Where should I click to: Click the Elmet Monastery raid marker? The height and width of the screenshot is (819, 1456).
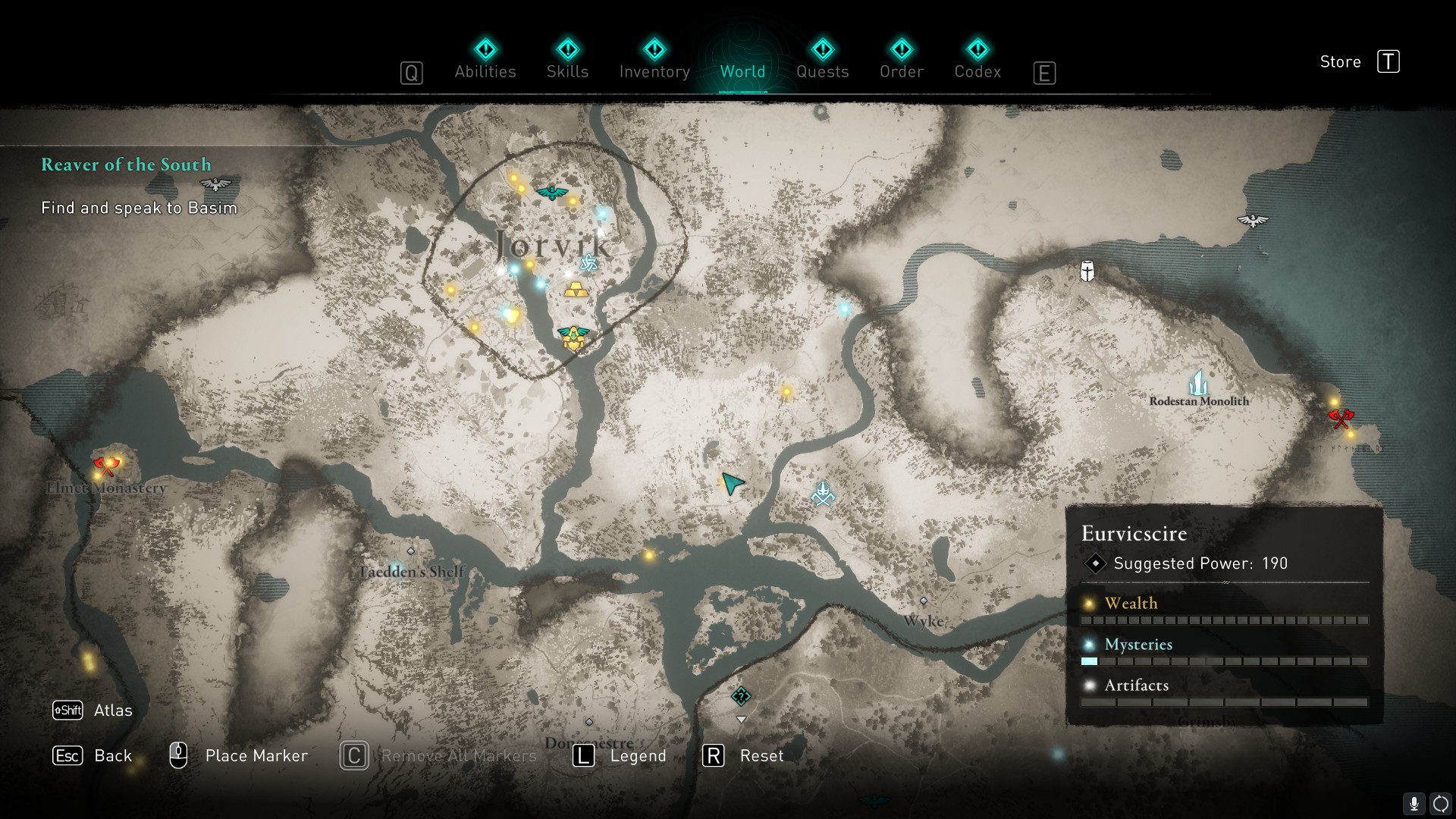pyautogui.click(x=105, y=466)
